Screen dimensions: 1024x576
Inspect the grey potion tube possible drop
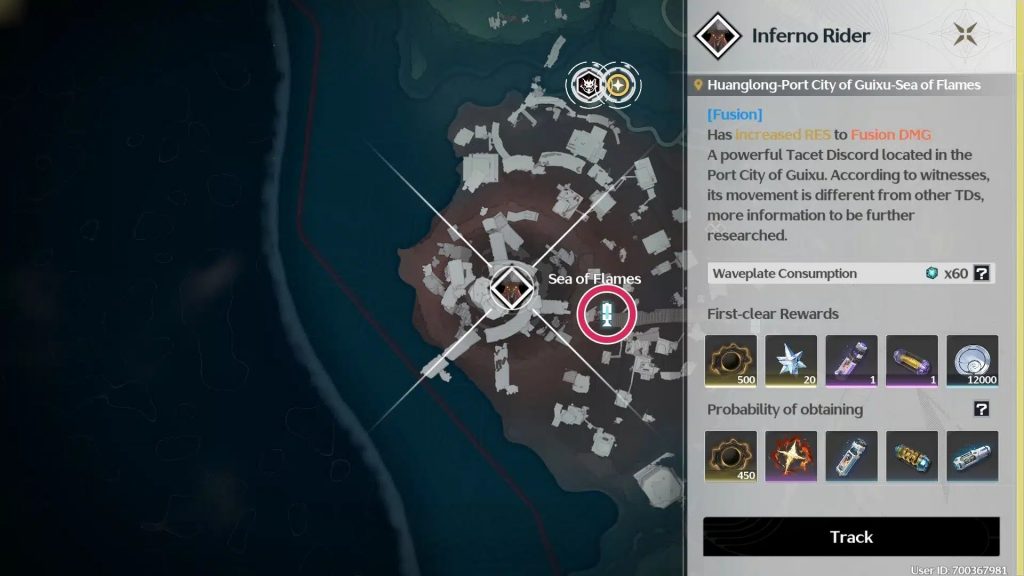click(x=852, y=457)
